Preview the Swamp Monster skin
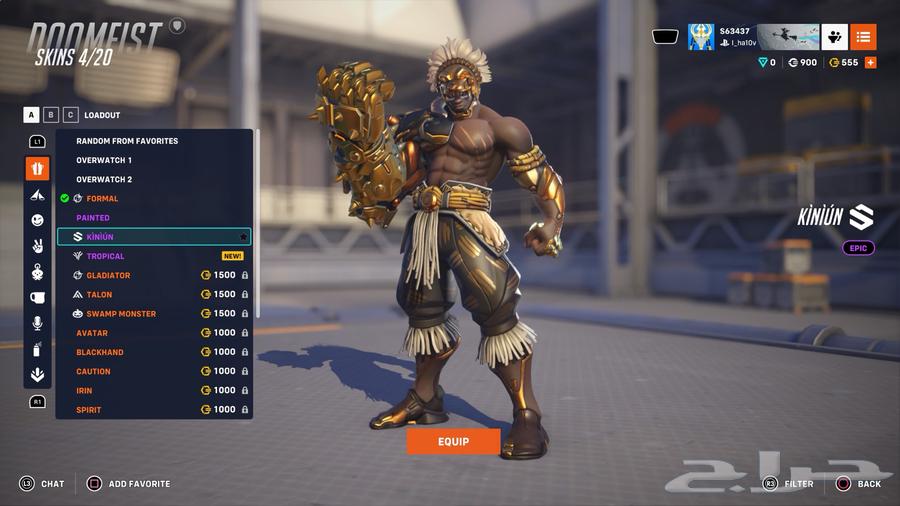 [121, 314]
